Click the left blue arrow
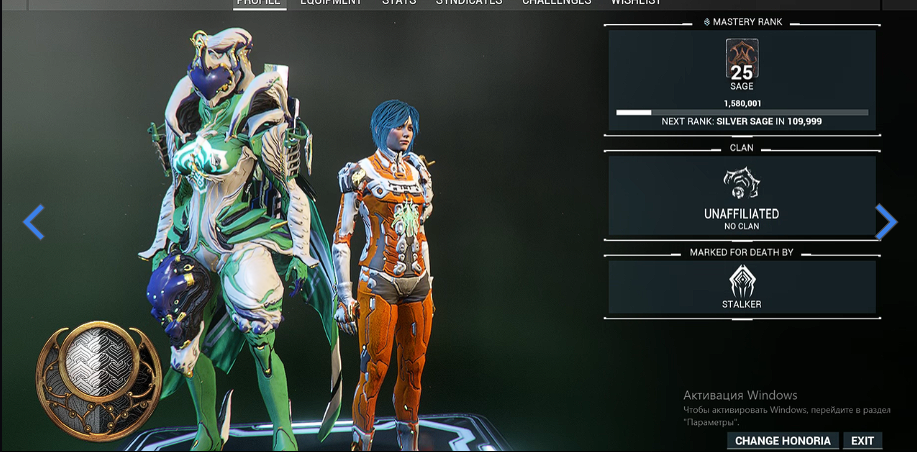Screen dimensions: 917x452 click(x=34, y=222)
